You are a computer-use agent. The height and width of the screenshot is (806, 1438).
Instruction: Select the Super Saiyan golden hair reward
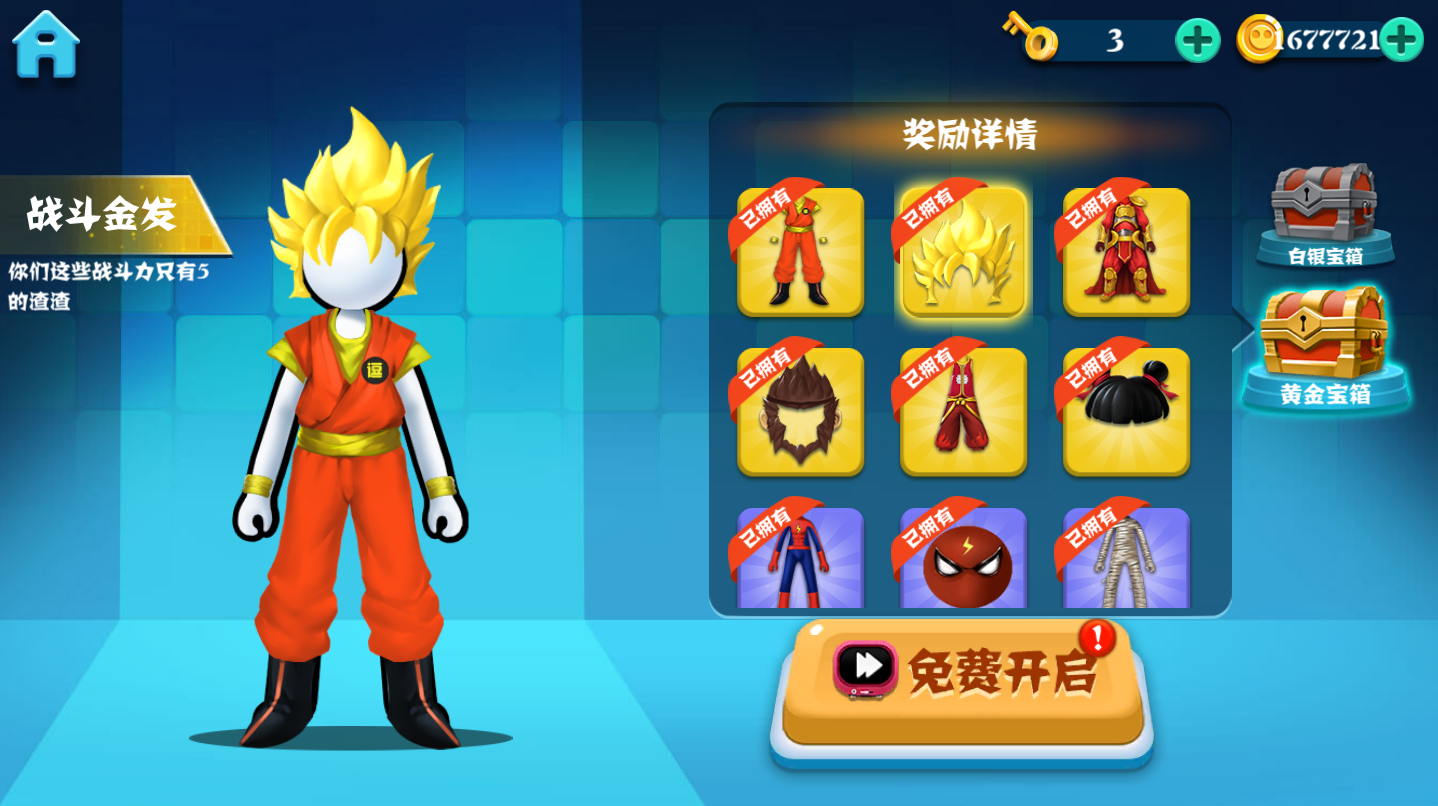(962, 253)
